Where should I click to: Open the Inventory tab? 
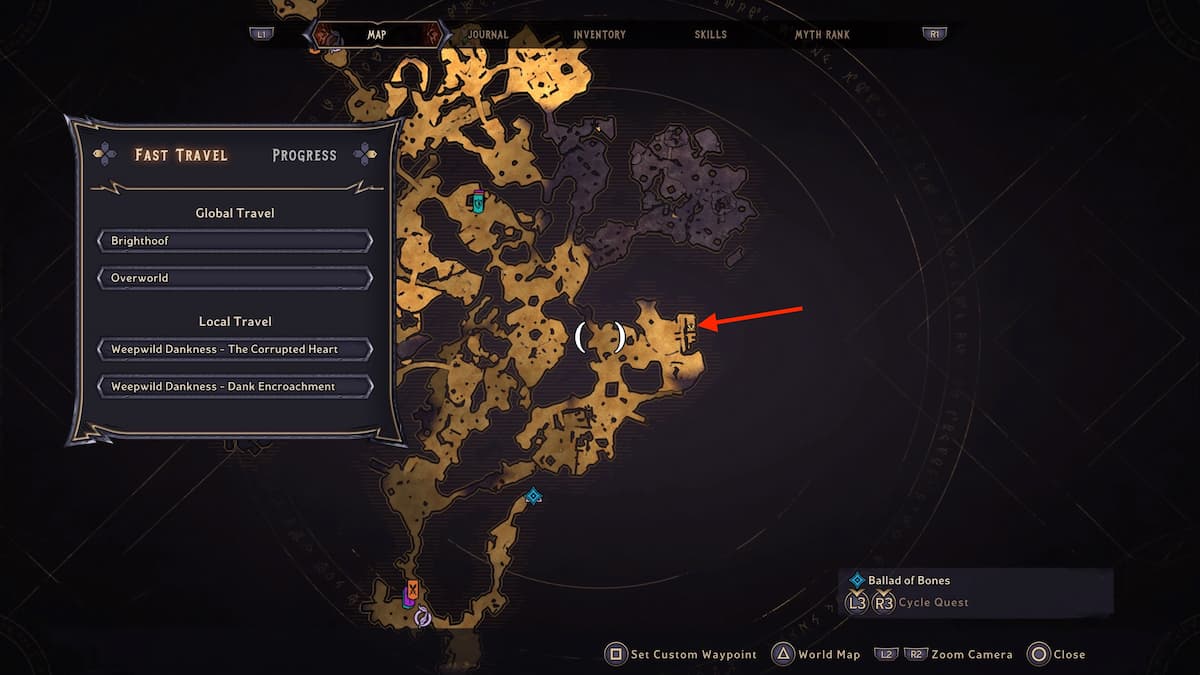tap(599, 34)
